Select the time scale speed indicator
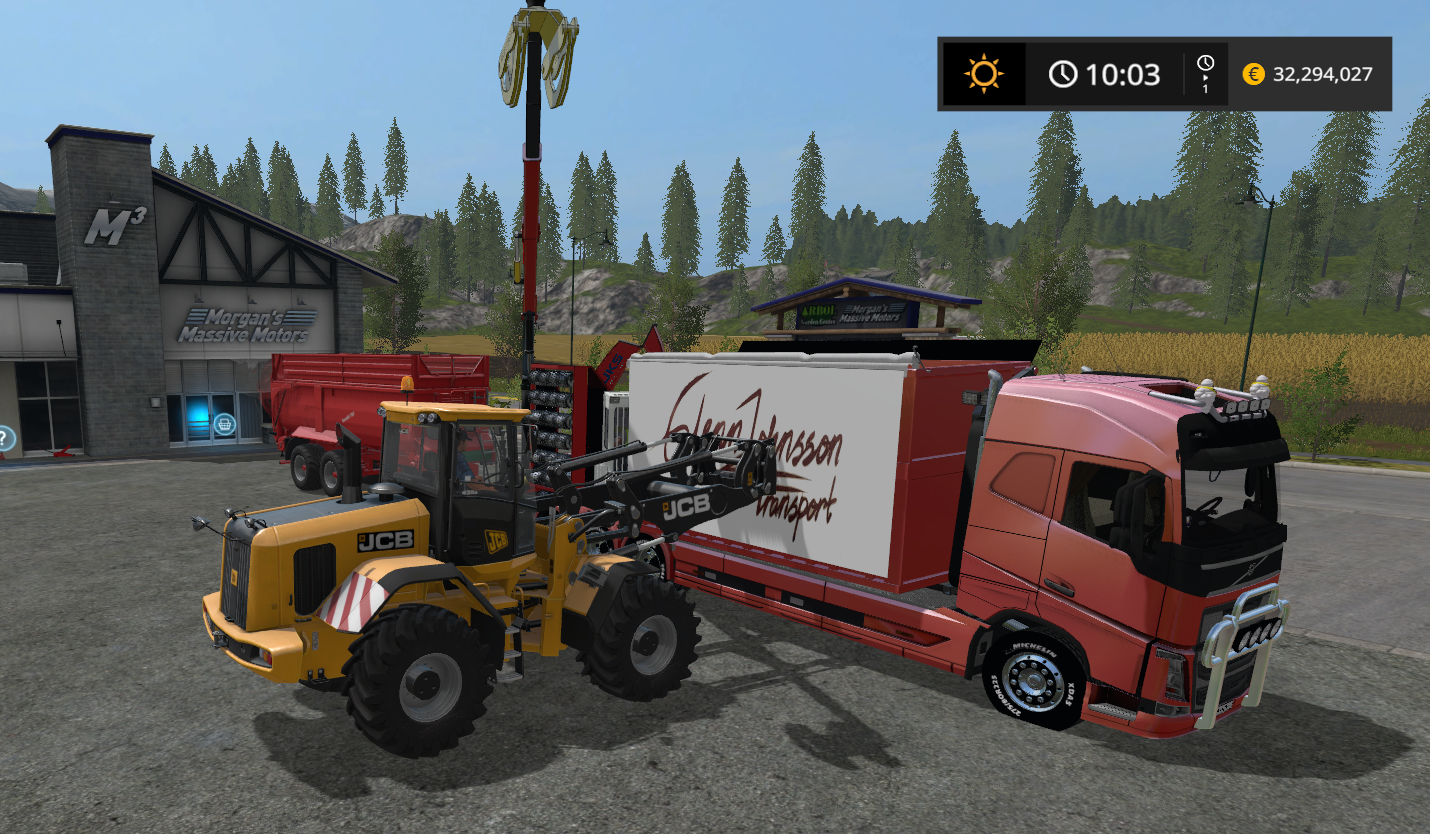Screen dimensions: 1430x834 (1205, 75)
